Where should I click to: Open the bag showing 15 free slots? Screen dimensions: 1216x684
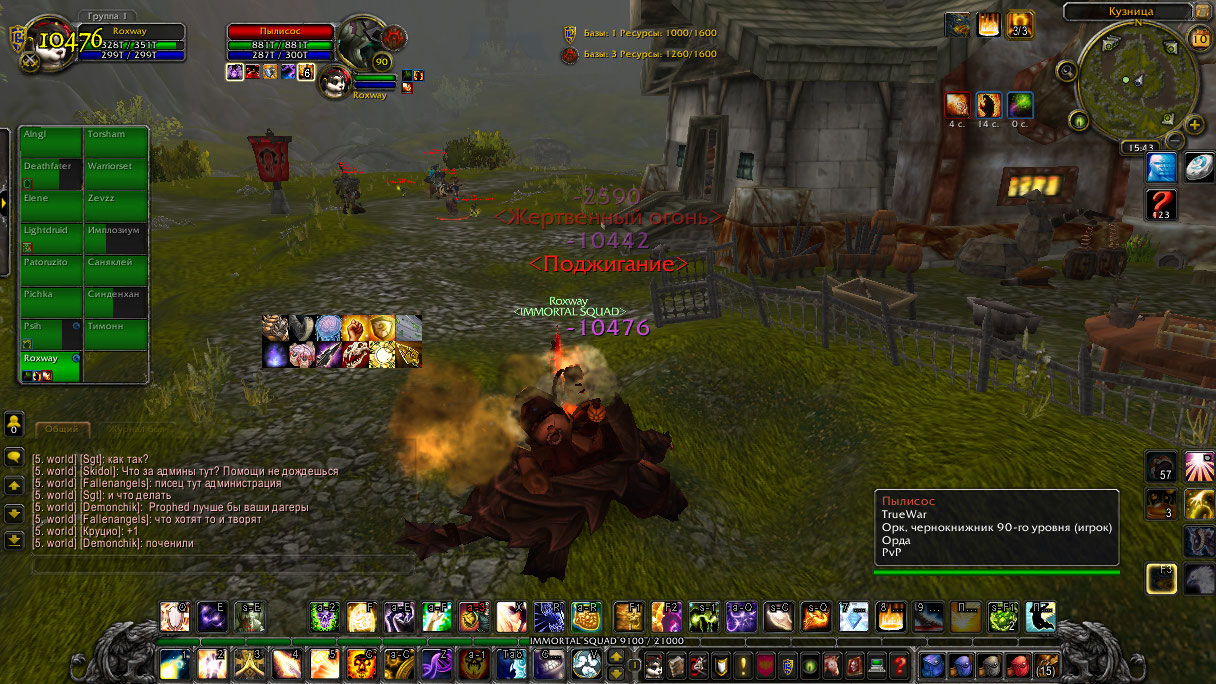[x=1046, y=664]
